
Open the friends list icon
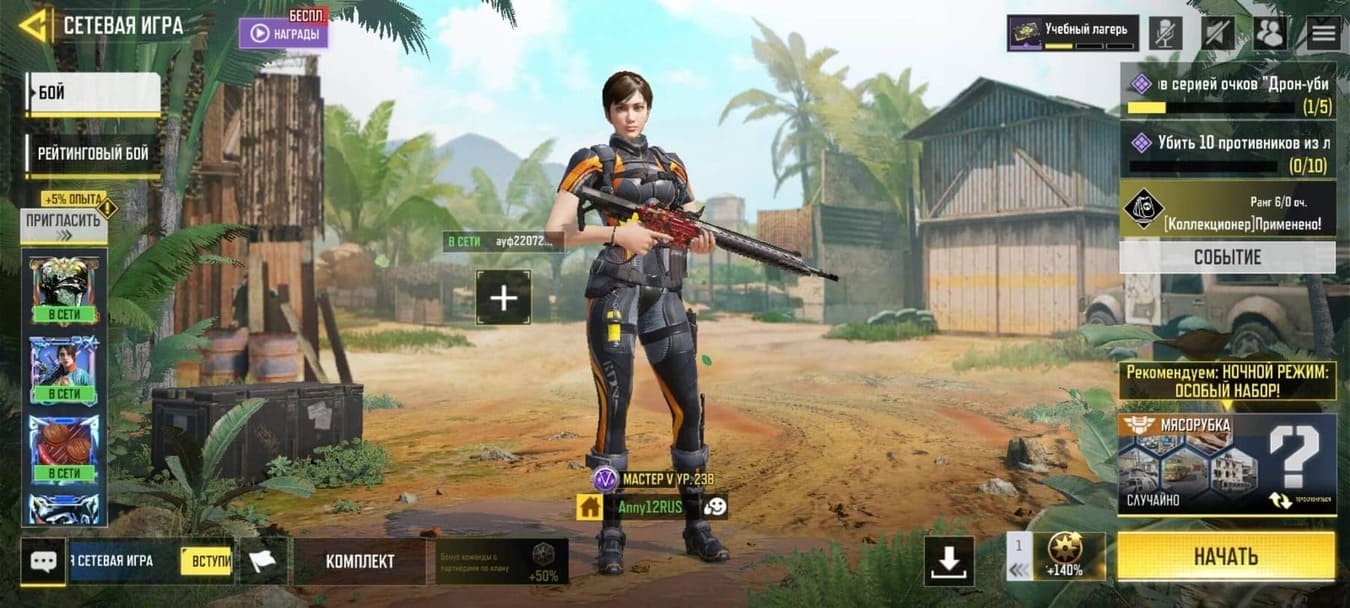tap(1270, 33)
